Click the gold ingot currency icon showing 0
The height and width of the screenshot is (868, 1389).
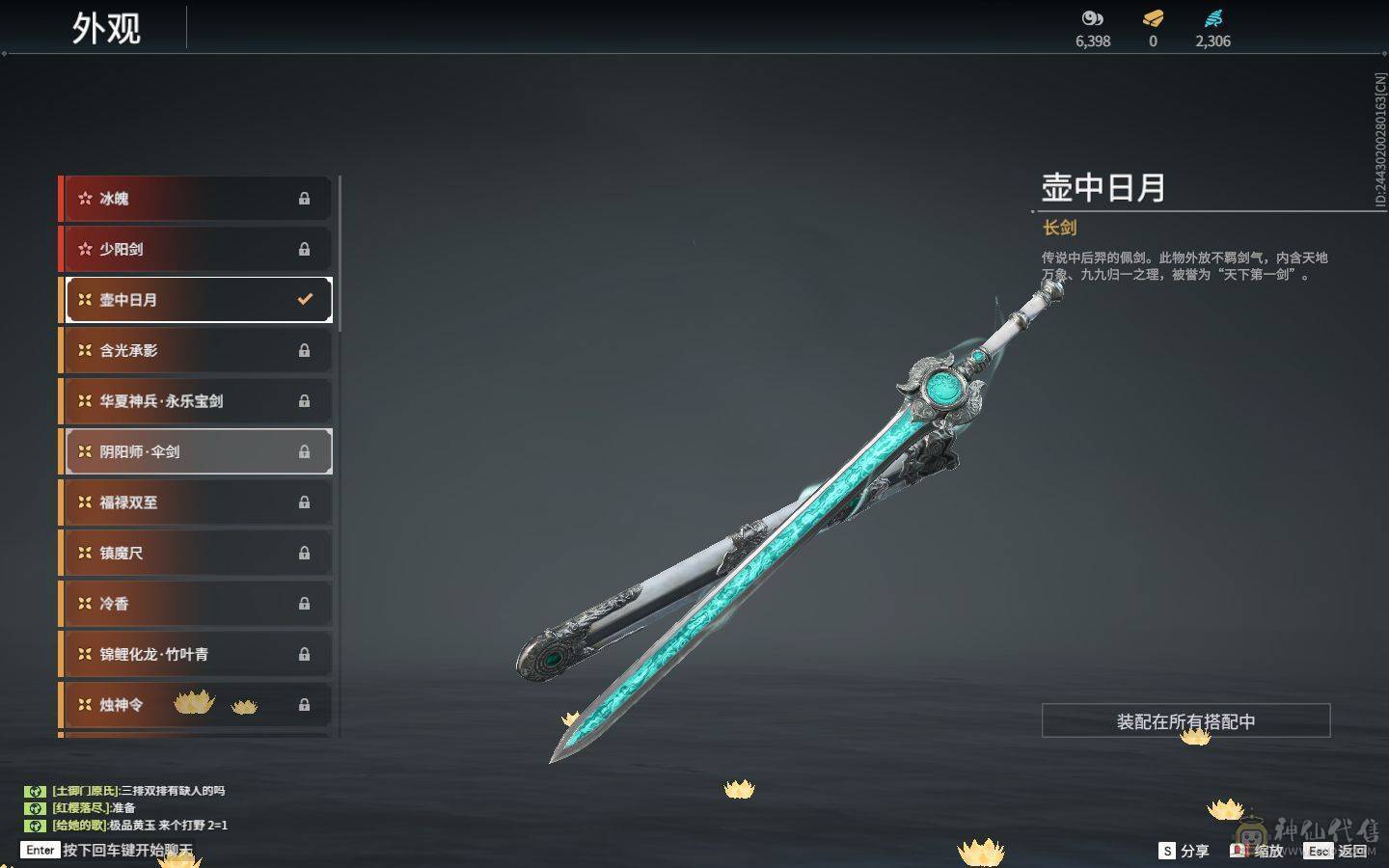pyautogui.click(x=1152, y=17)
